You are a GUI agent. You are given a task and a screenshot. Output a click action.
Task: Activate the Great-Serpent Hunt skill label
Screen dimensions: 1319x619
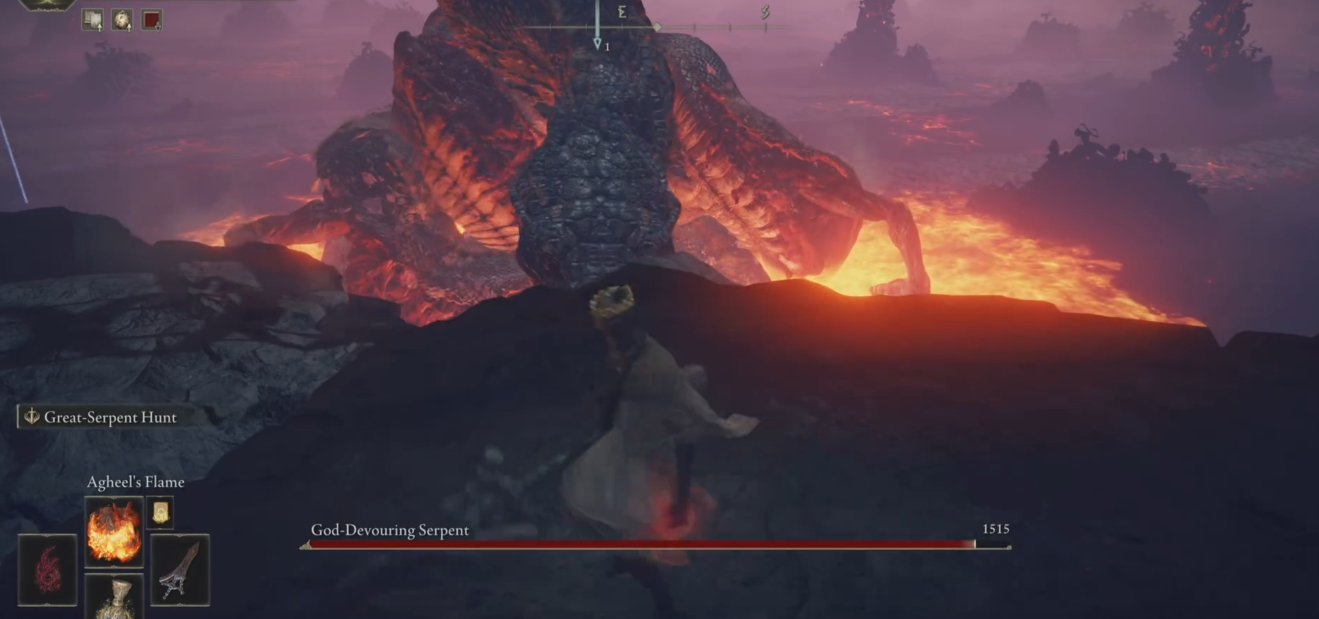coord(99,417)
